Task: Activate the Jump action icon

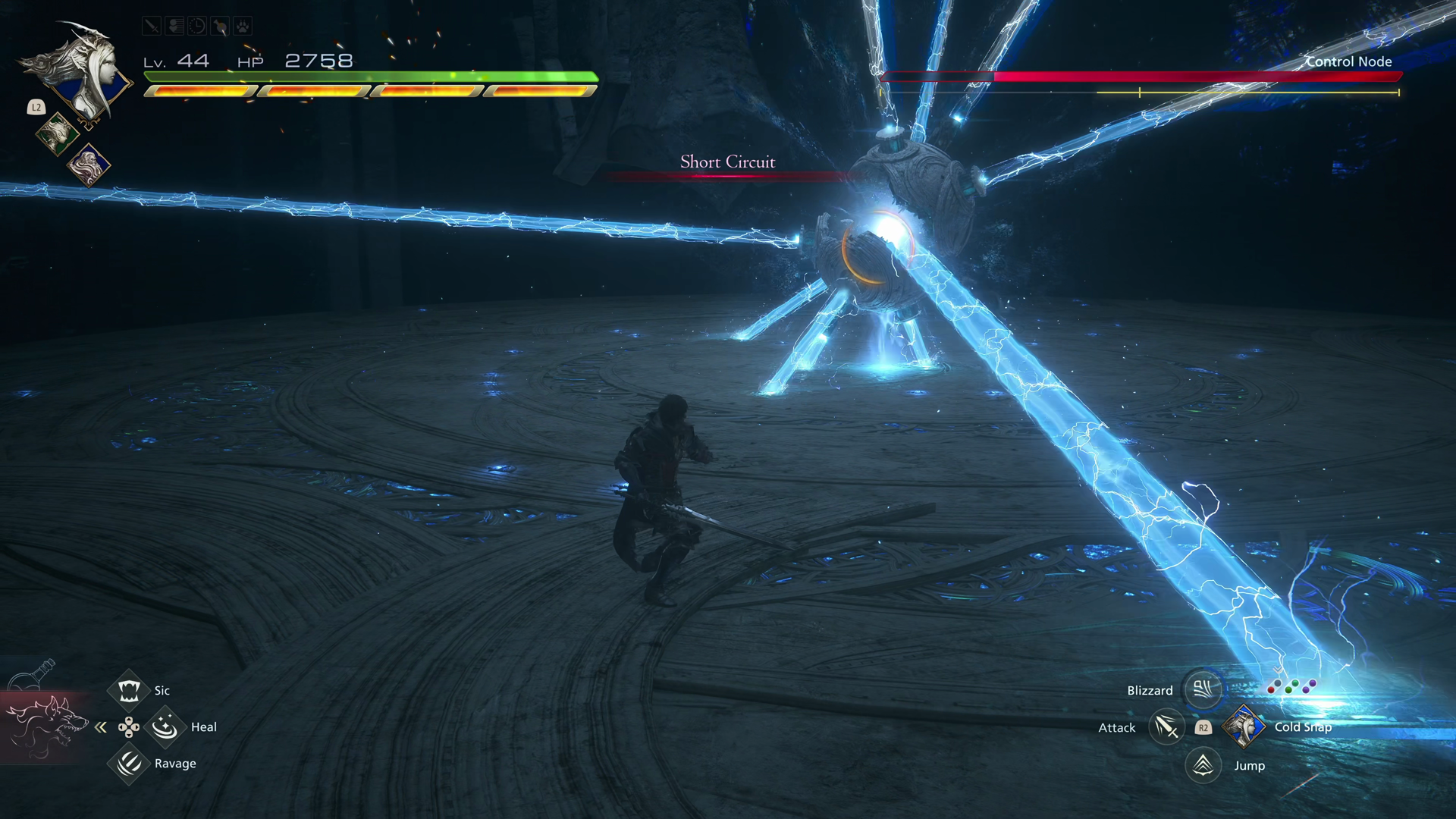Action: tap(1203, 765)
